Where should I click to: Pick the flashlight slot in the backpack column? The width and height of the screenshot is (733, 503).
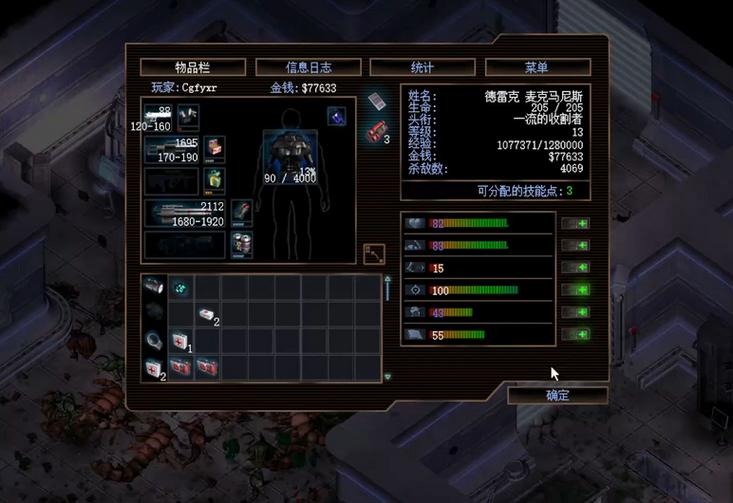tap(153, 287)
